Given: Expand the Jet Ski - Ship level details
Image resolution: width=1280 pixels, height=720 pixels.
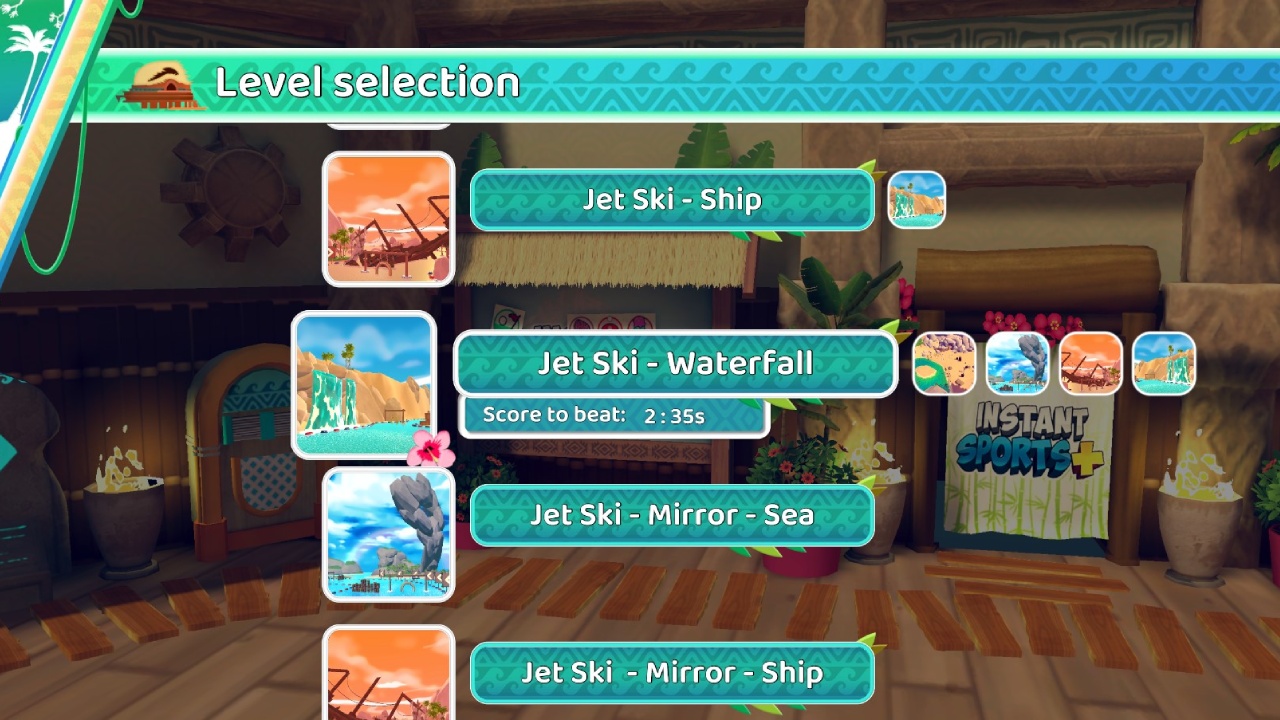Looking at the screenshot, I should click(x=671, y=199).
